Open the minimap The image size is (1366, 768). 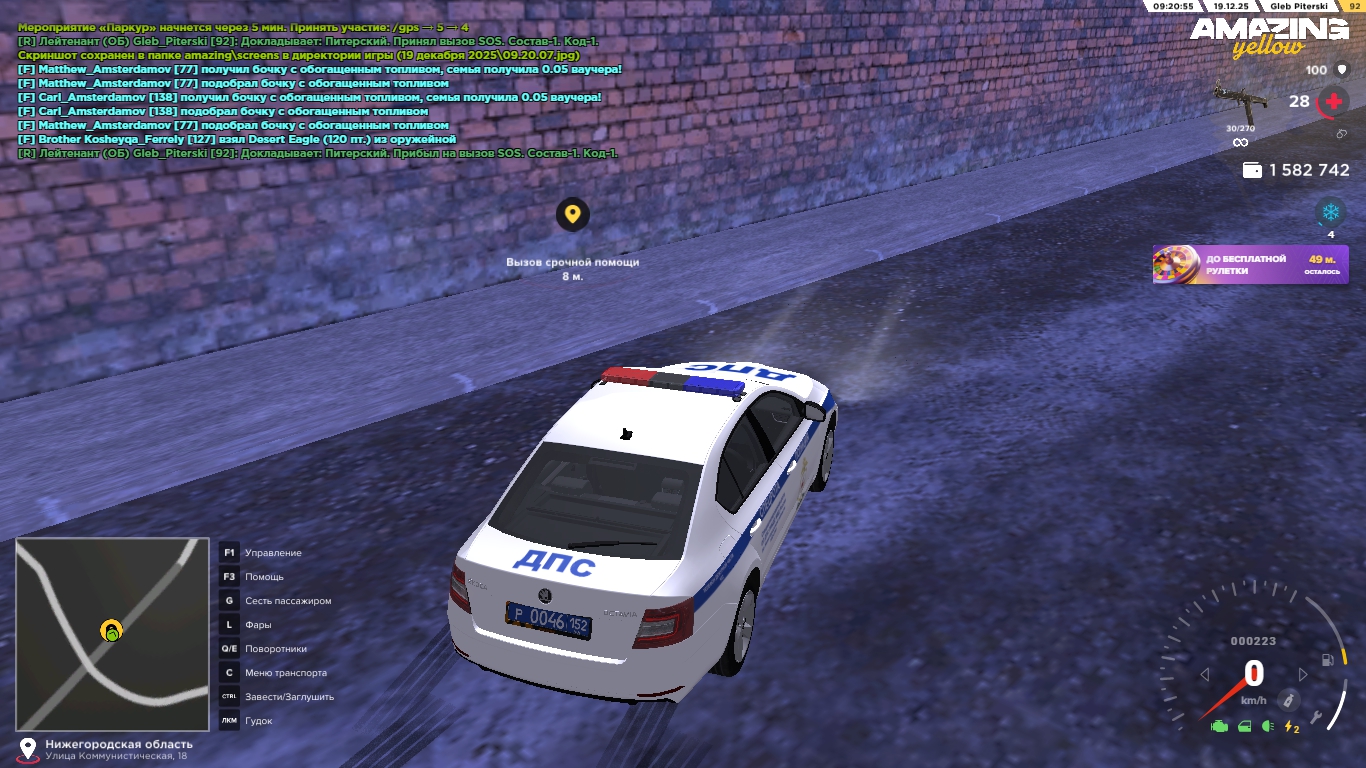(112, 634)
